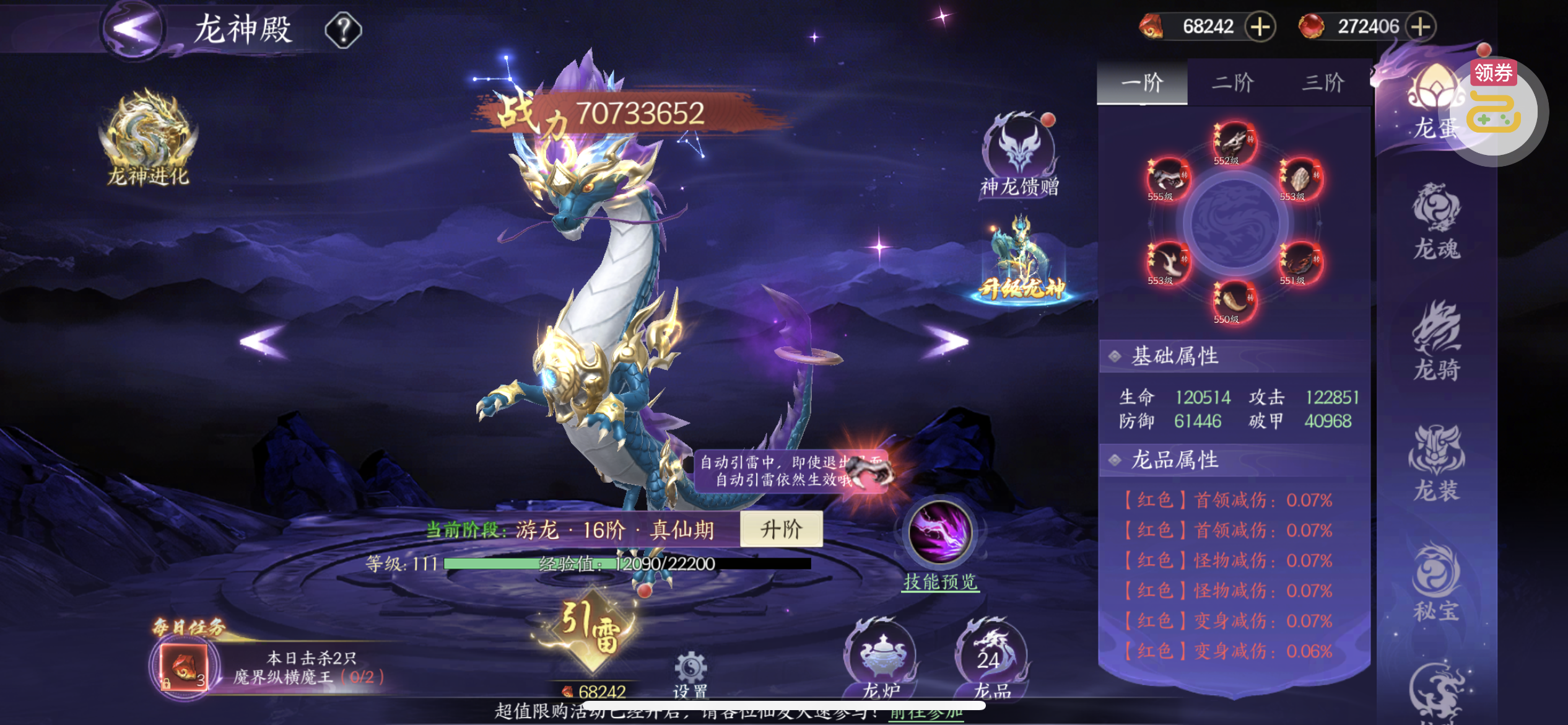This screenshot has height=725, width=1568.
Task: Select the 龙骑 side menu entry
Action: coord(1437,342)
